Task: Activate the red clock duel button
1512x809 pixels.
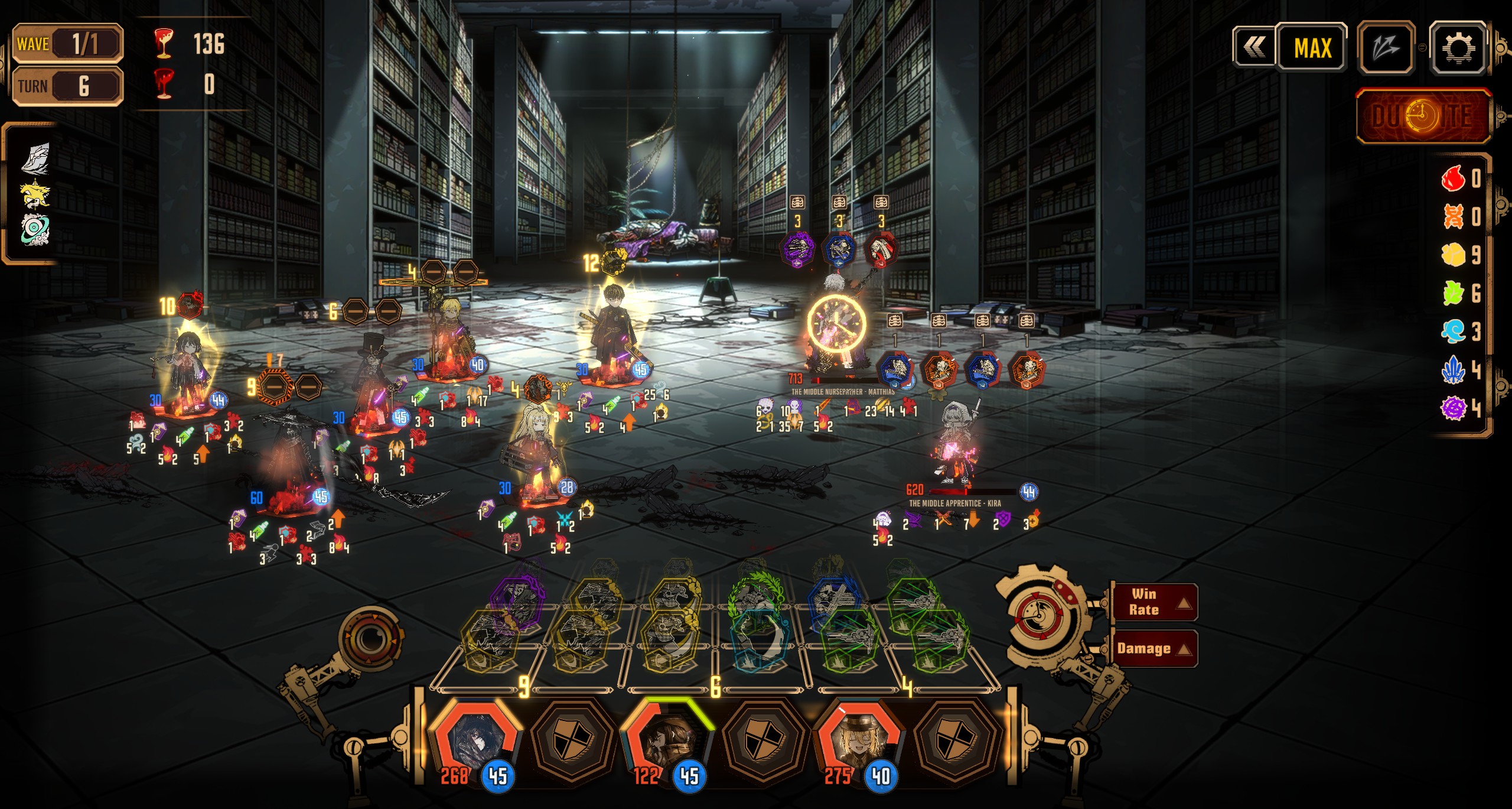Action: click(x=1423, y=116)
